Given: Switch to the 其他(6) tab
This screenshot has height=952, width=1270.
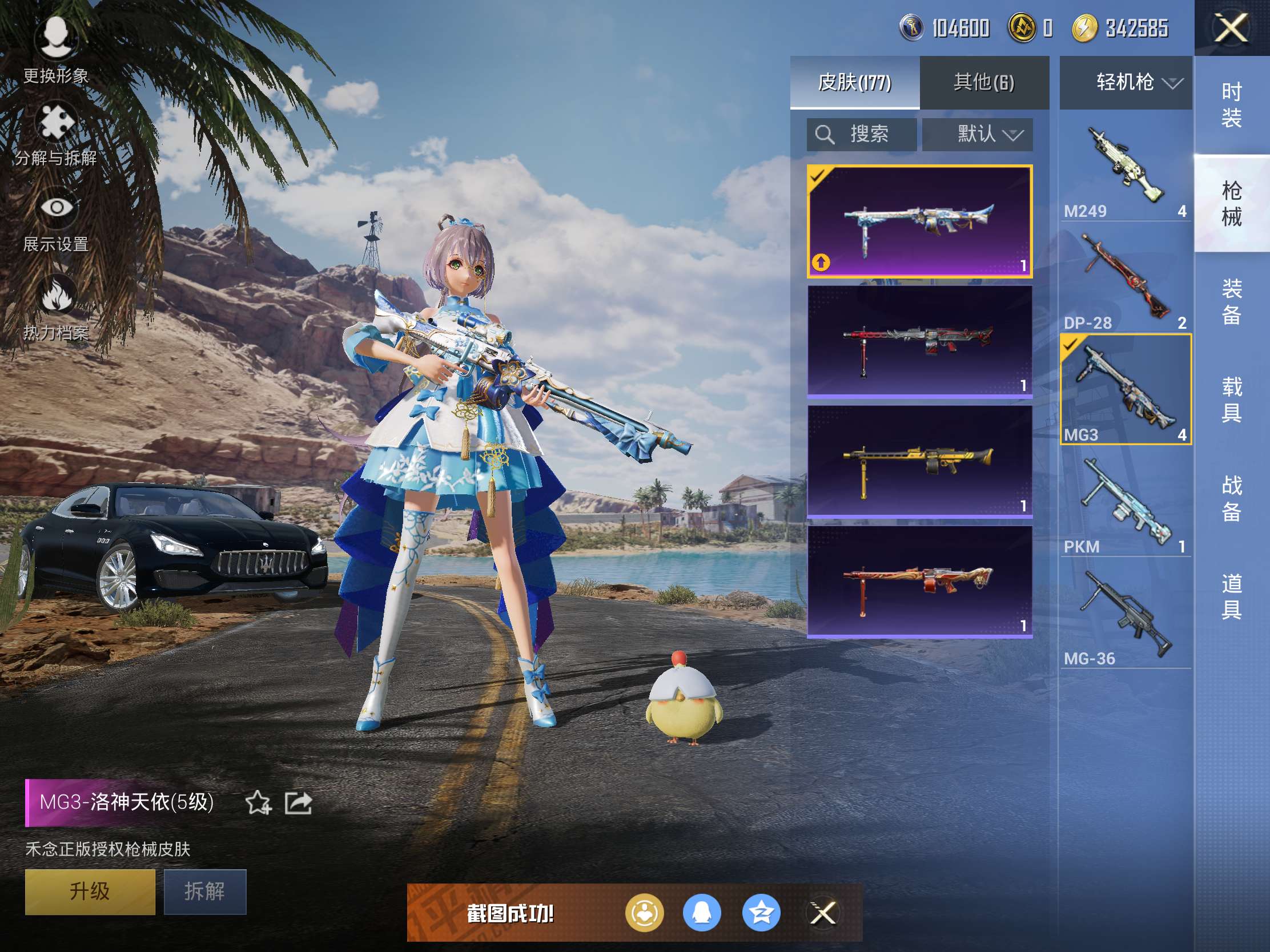Looking at the screenshot, I should coord(983,83).
